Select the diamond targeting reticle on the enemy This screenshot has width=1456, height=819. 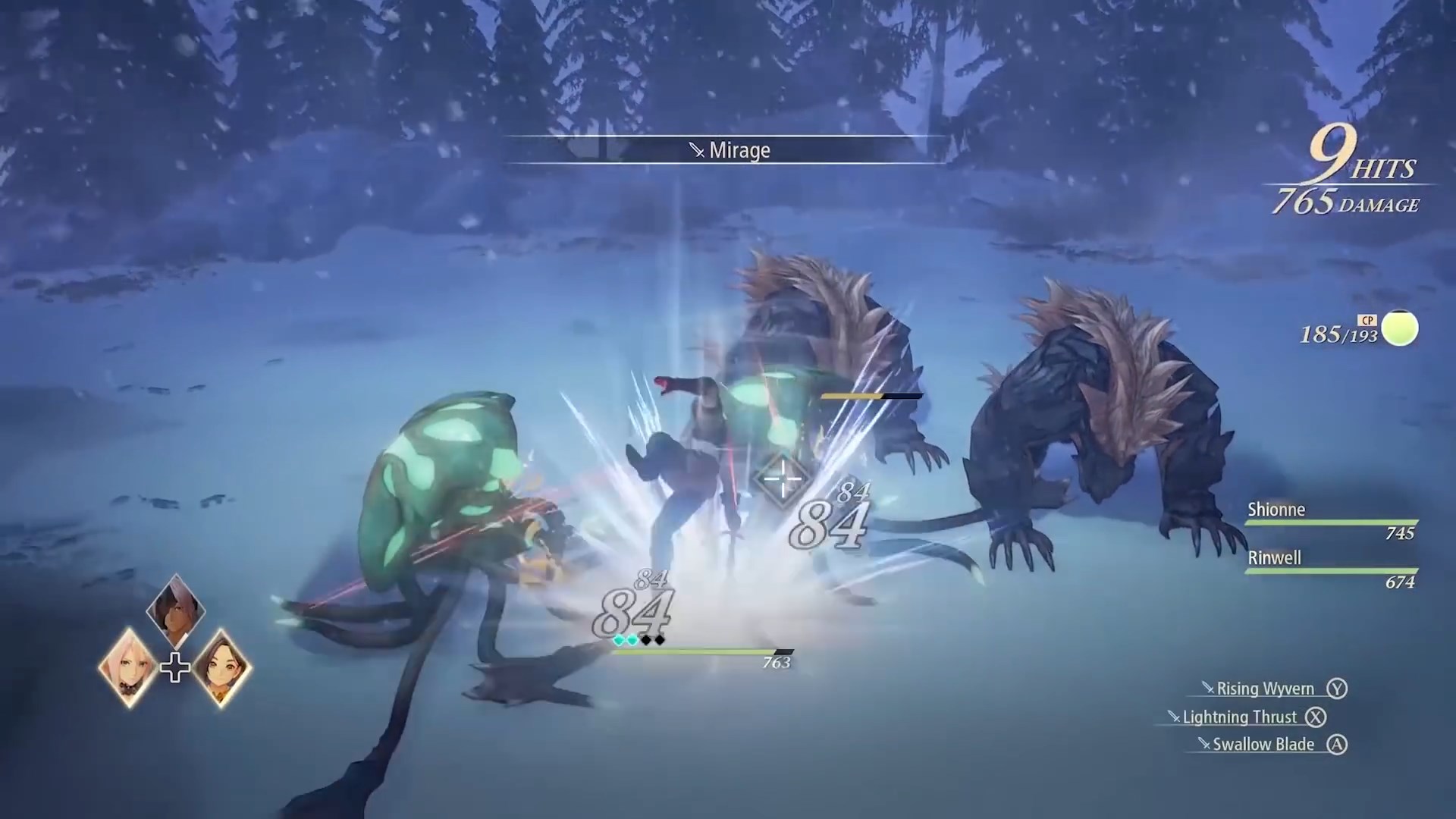[x=783, y=479]
